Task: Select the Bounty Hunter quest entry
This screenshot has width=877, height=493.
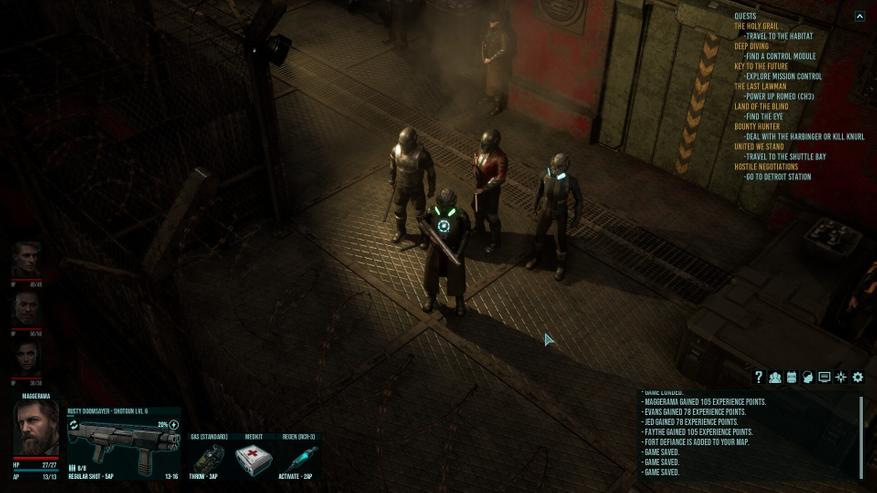Action: (756, 126)
